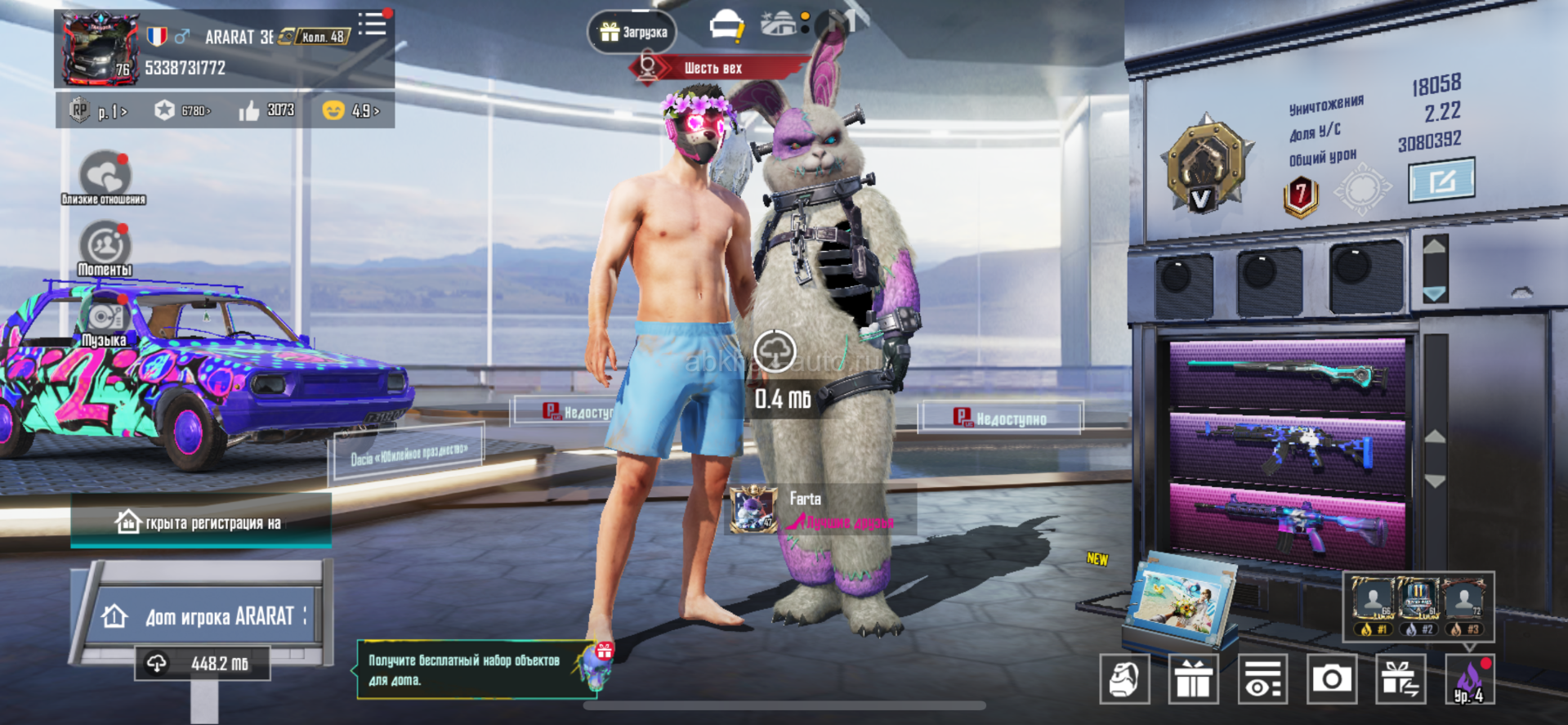Viewport: 1568px width, 725px height.
Task: Open the Загрузка gift button
Action: [632, 32]
